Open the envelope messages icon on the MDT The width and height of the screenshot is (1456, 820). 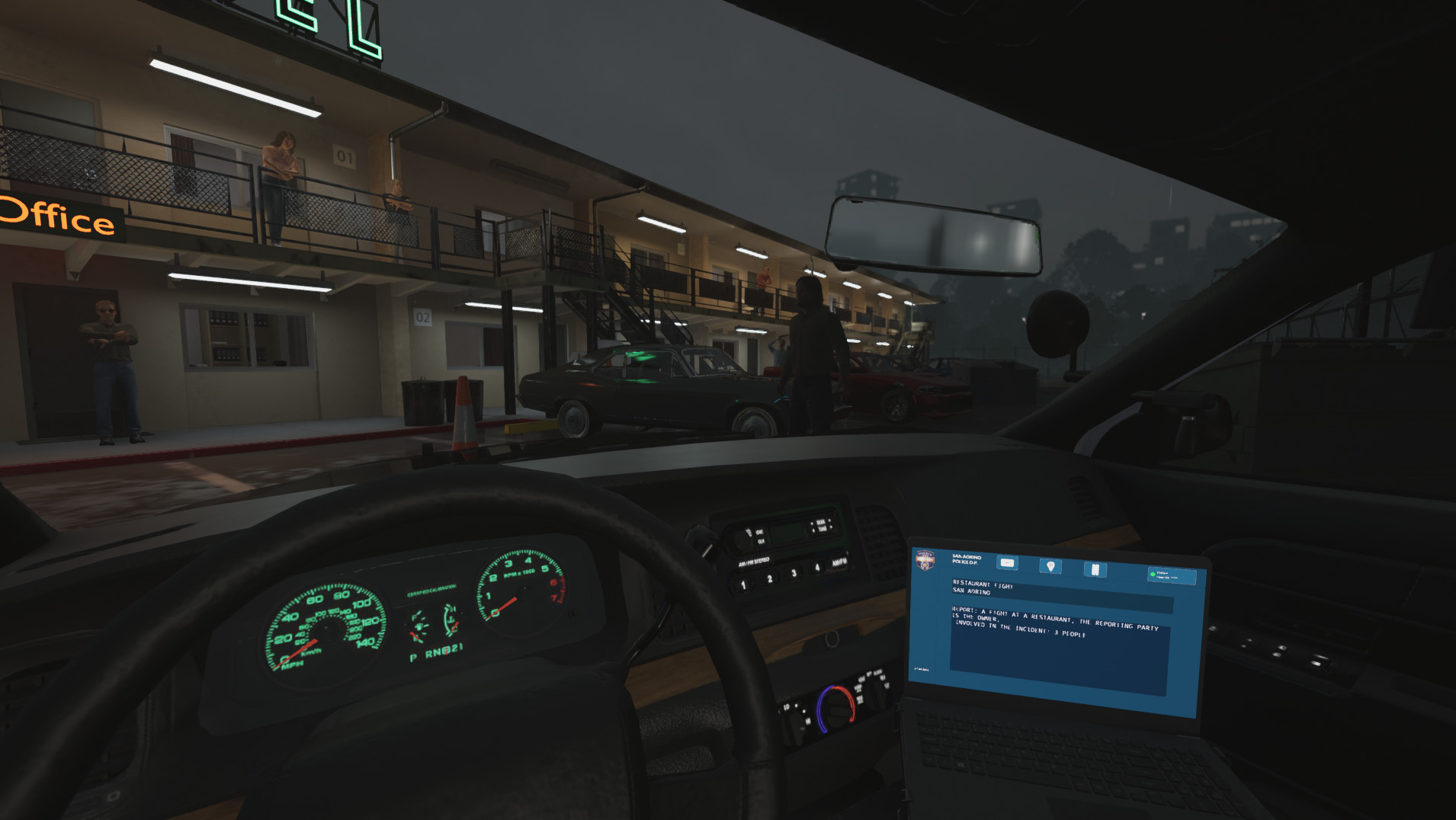(x=1007, y=562)
